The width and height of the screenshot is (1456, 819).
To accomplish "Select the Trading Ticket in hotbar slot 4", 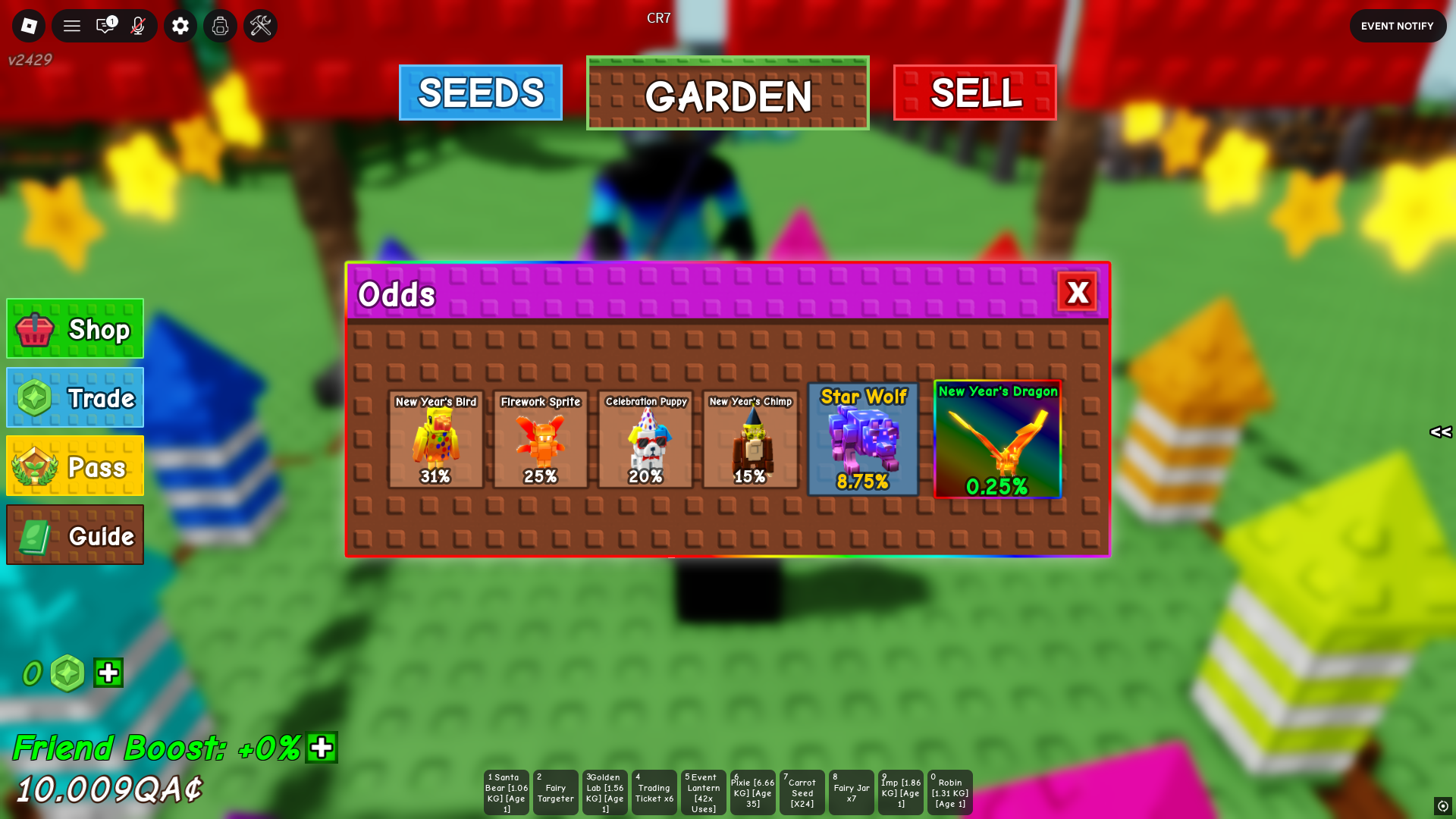I will 654,792.
